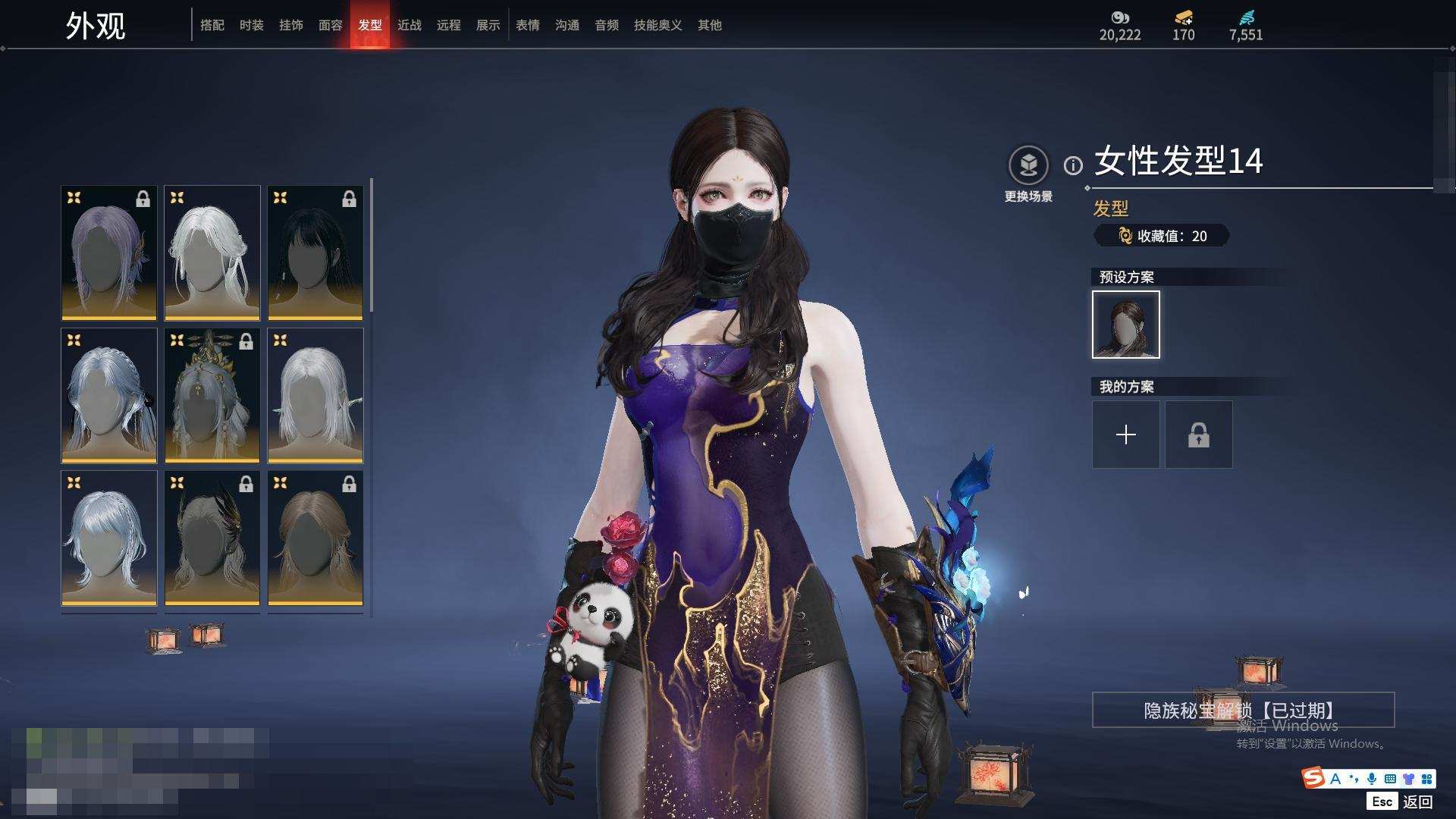This screenshot has height=819, width=1456.
Task: Open the info icon beside 女性发型14
Action: pyautogui.click(x=1073, y=165)
